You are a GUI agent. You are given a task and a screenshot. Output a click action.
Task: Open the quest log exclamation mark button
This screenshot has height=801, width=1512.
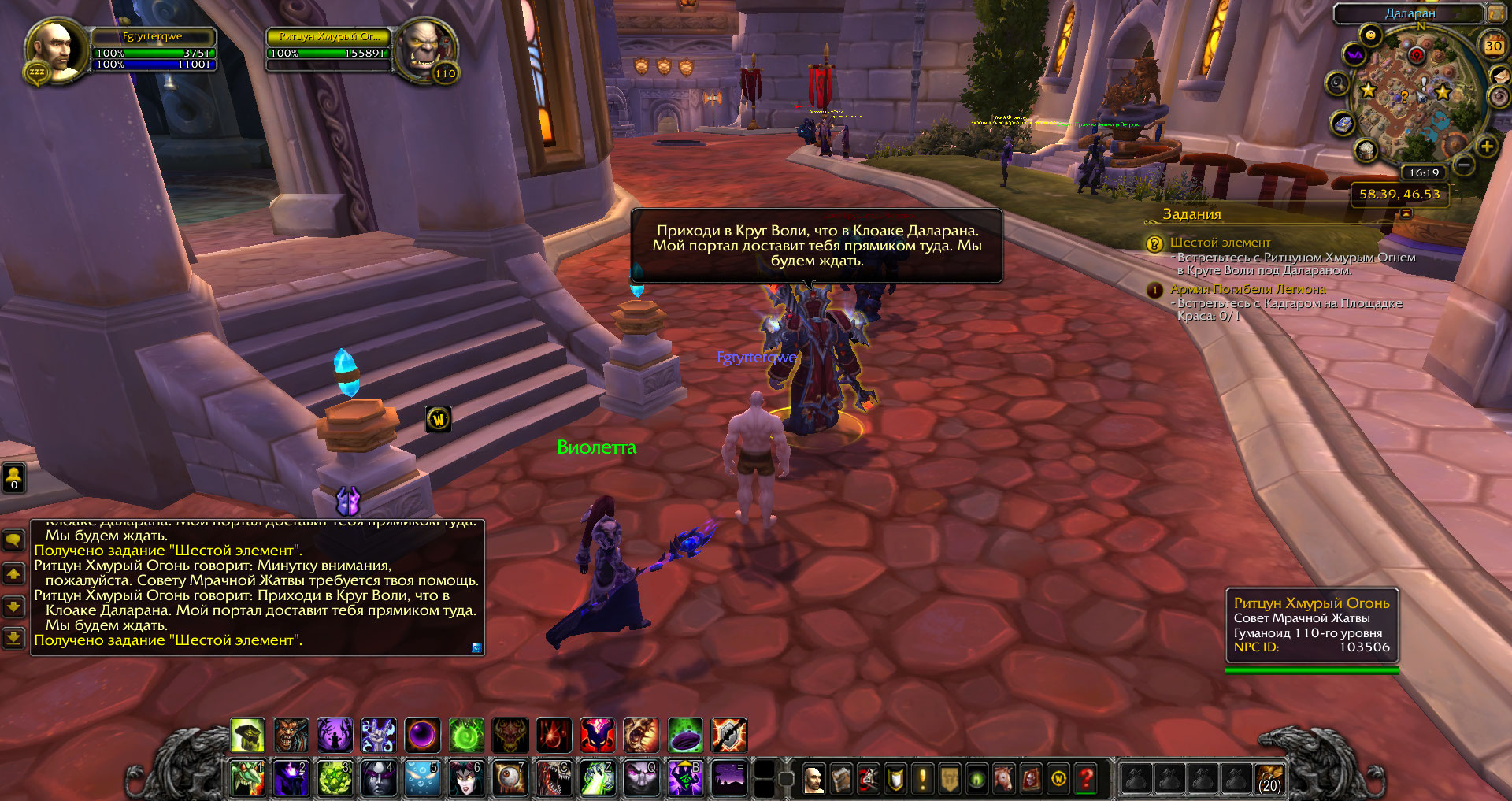[922, 779]
